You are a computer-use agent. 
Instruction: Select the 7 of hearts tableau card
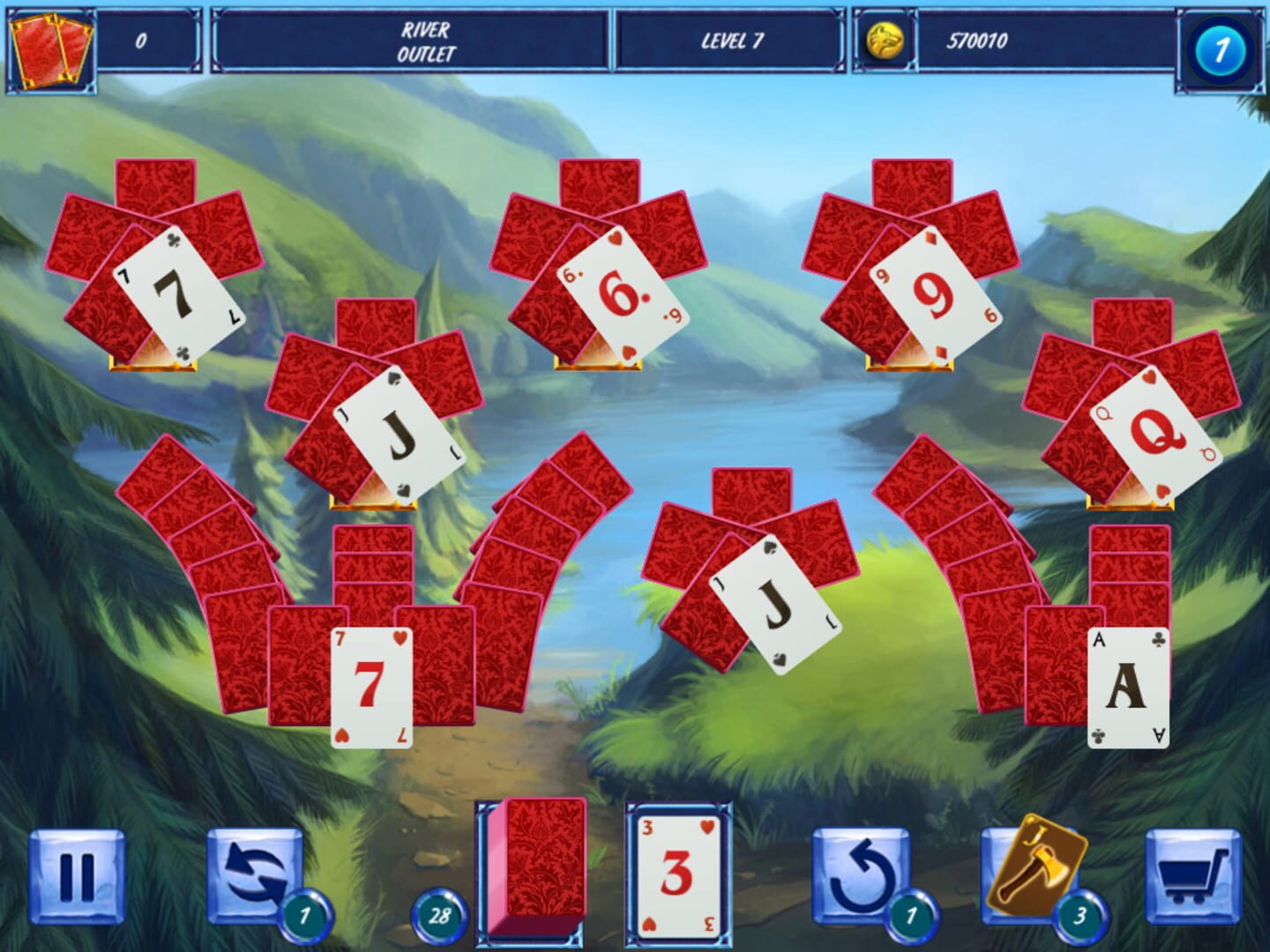click(370, 685)
